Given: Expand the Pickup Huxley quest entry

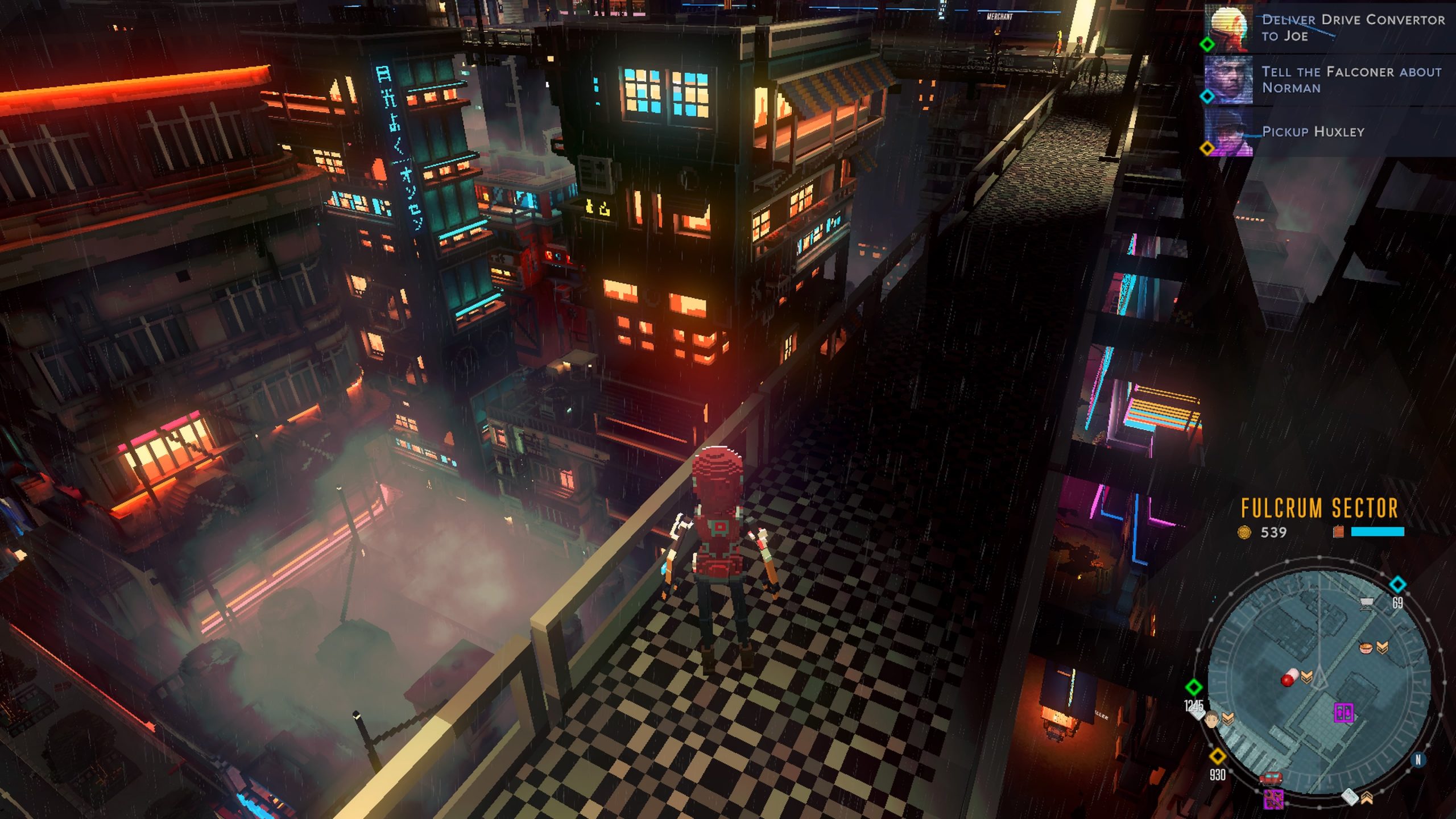Looking at the screenshot, I should [x=1313, y=131].
